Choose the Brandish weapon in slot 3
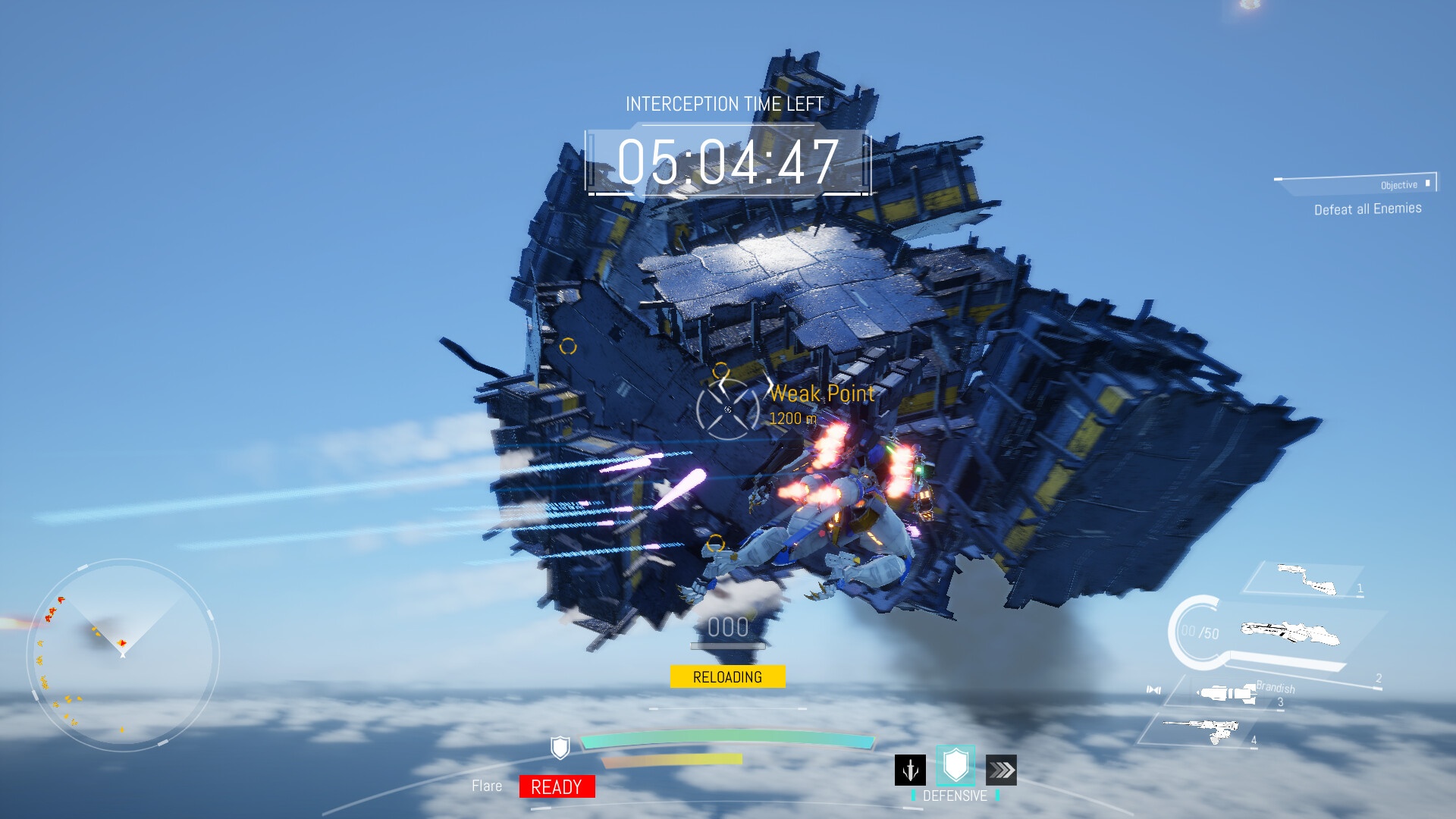Image resolution: width=1456 pixels, height=819 pixels. point(1227,693)
